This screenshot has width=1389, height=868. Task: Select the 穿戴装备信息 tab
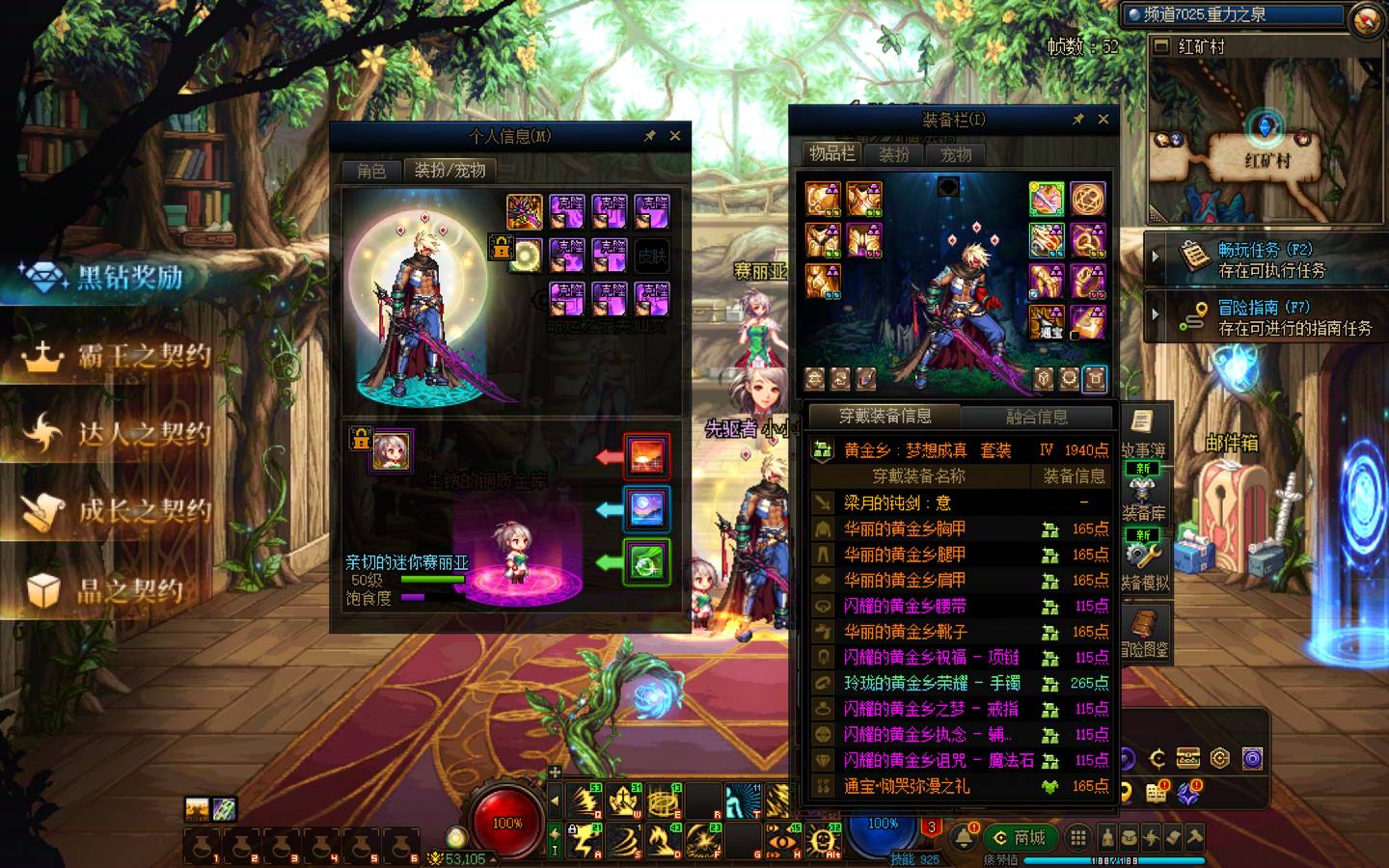pos(885,417)
